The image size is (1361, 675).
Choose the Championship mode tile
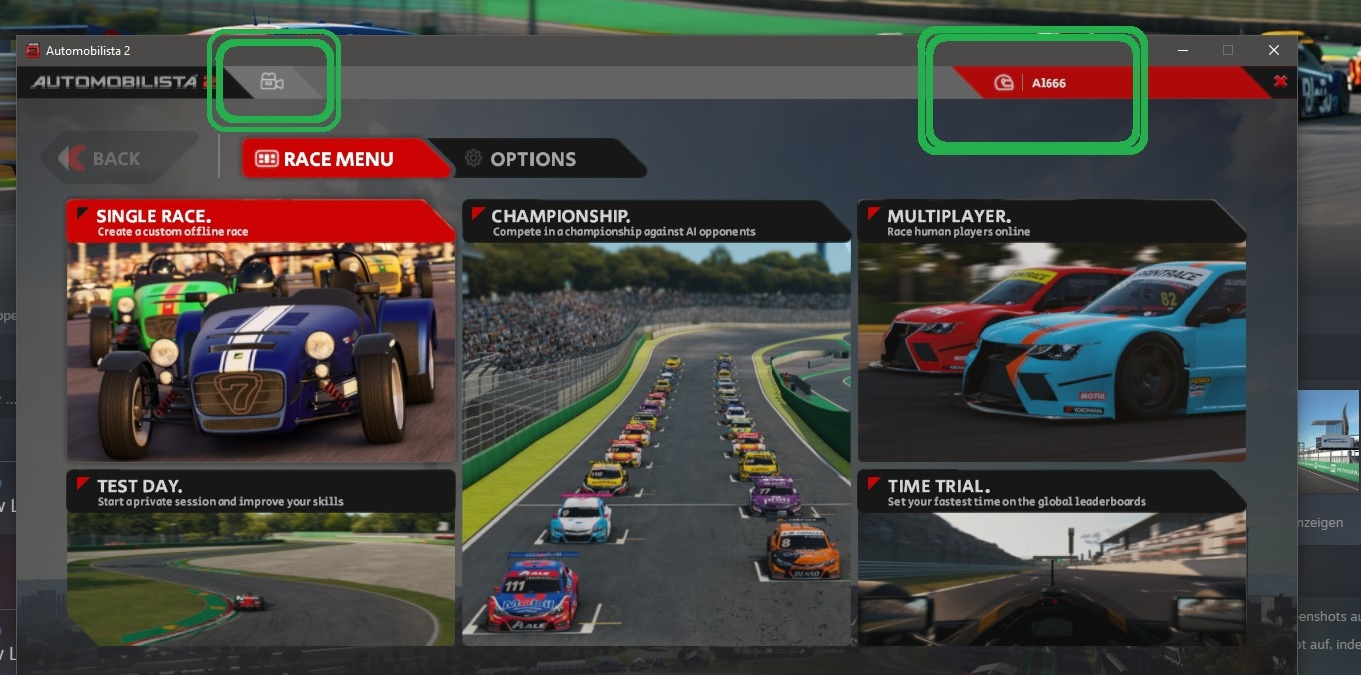pos(656,420)
